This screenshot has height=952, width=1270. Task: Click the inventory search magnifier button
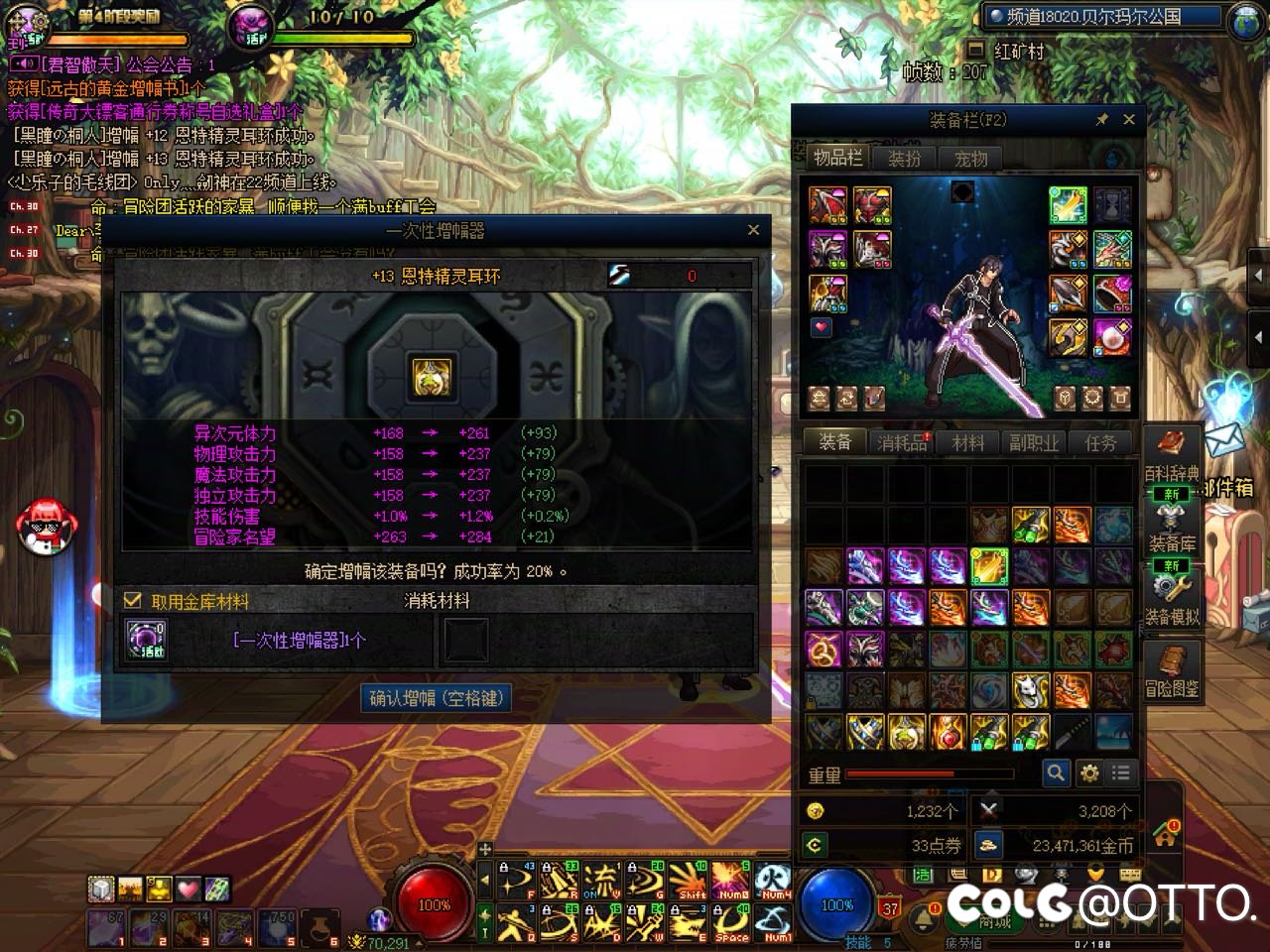coord(1056,773)
